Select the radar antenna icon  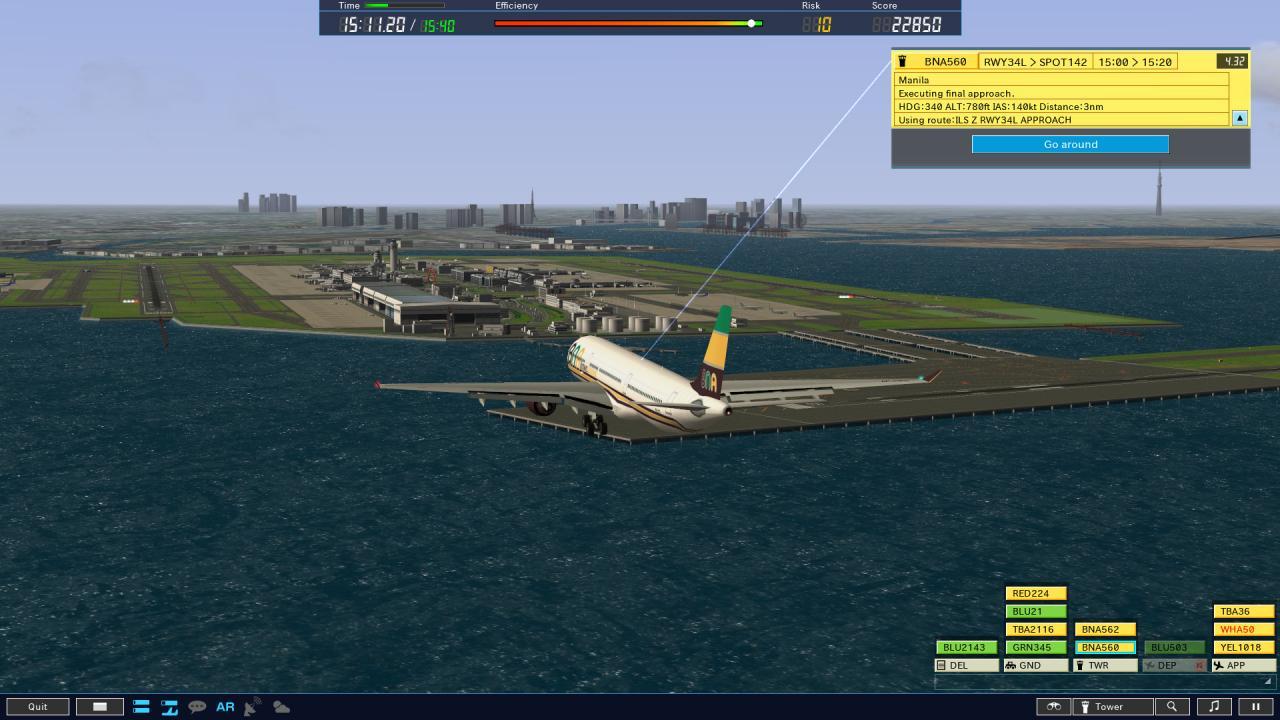point(252,706)
